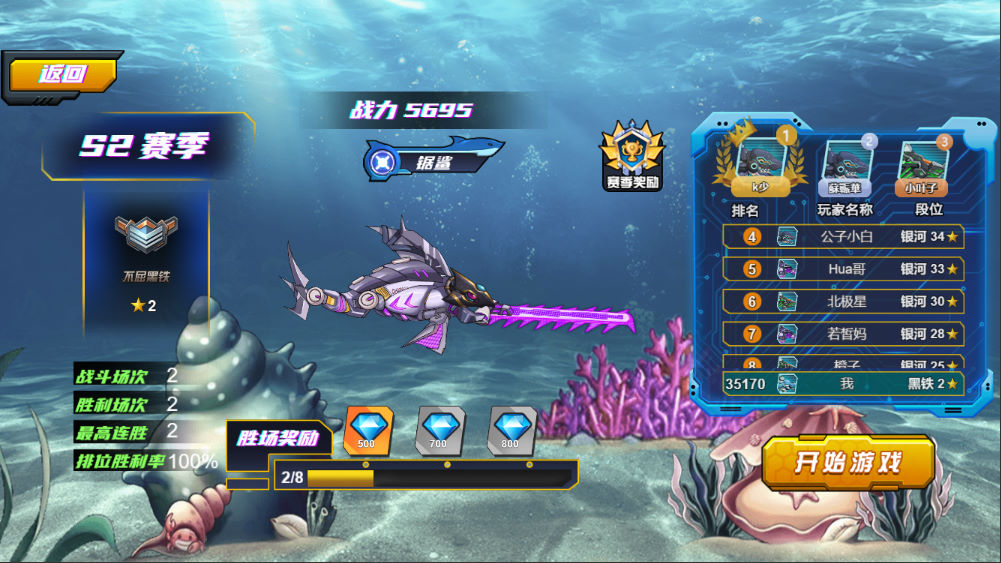1001x563 pixels.
Task: Start the match with 开始游戏
Action: [848, 462]
